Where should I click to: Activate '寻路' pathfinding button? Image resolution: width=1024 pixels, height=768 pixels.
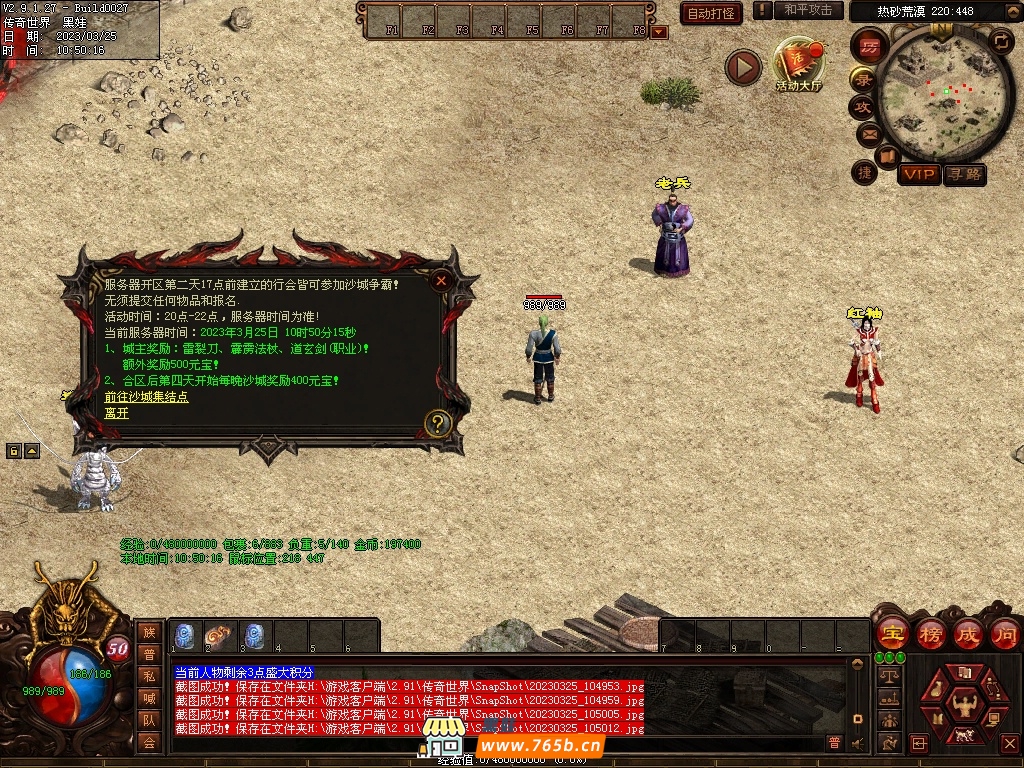965,175
